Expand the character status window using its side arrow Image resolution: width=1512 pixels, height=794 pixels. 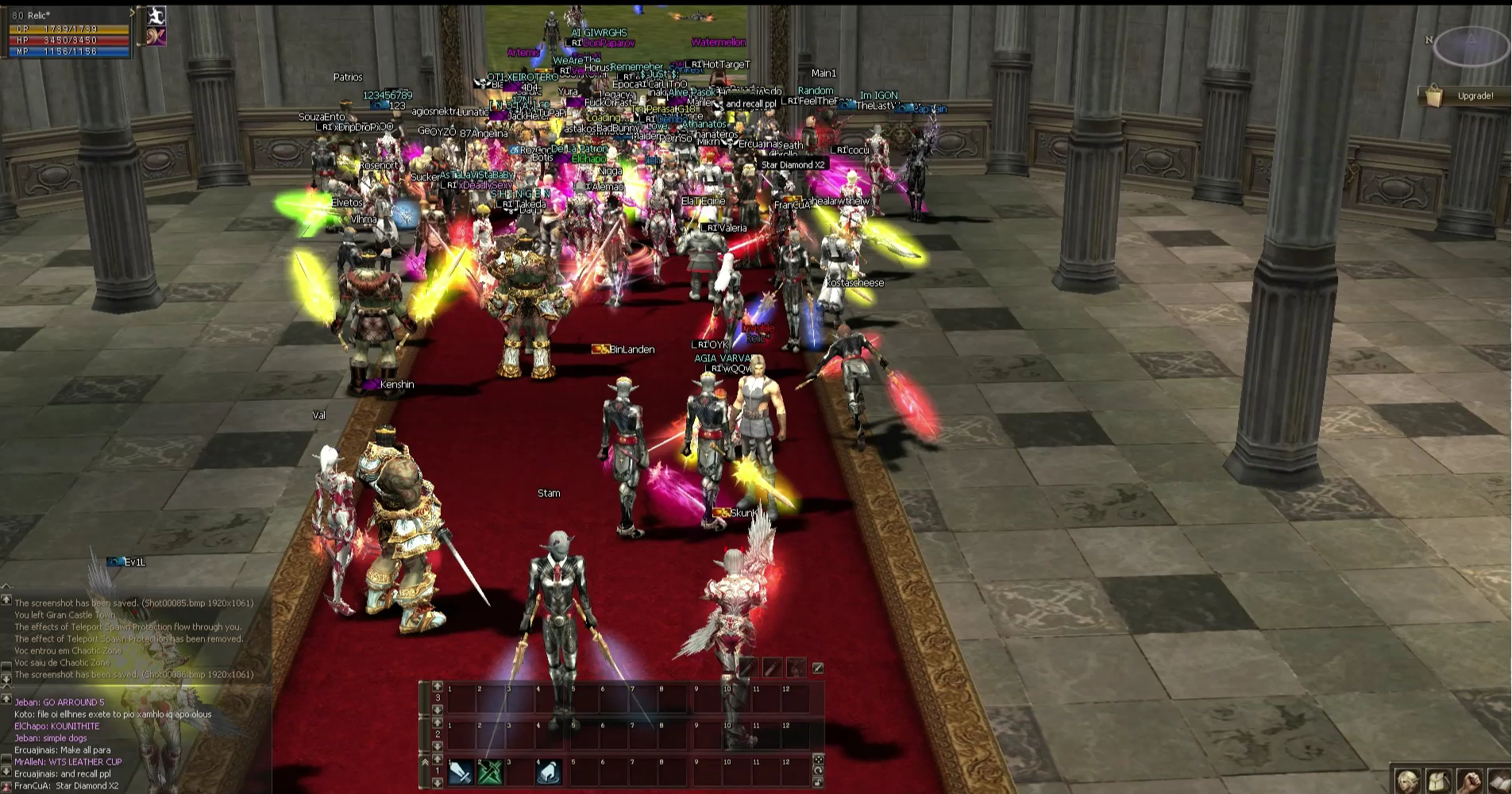coord(133,13)
